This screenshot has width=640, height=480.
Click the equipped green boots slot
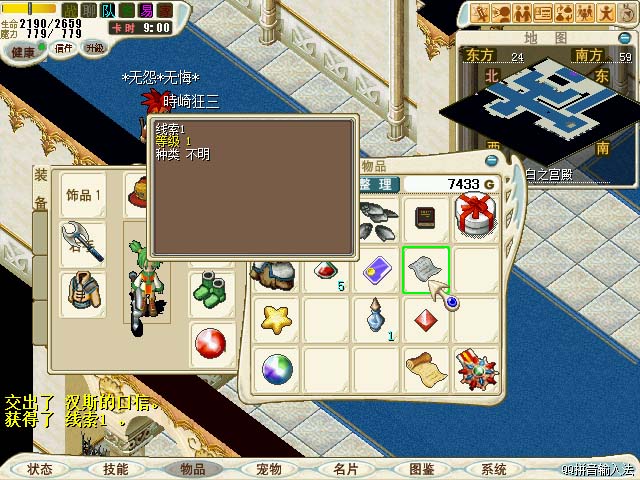pos(211,292)
